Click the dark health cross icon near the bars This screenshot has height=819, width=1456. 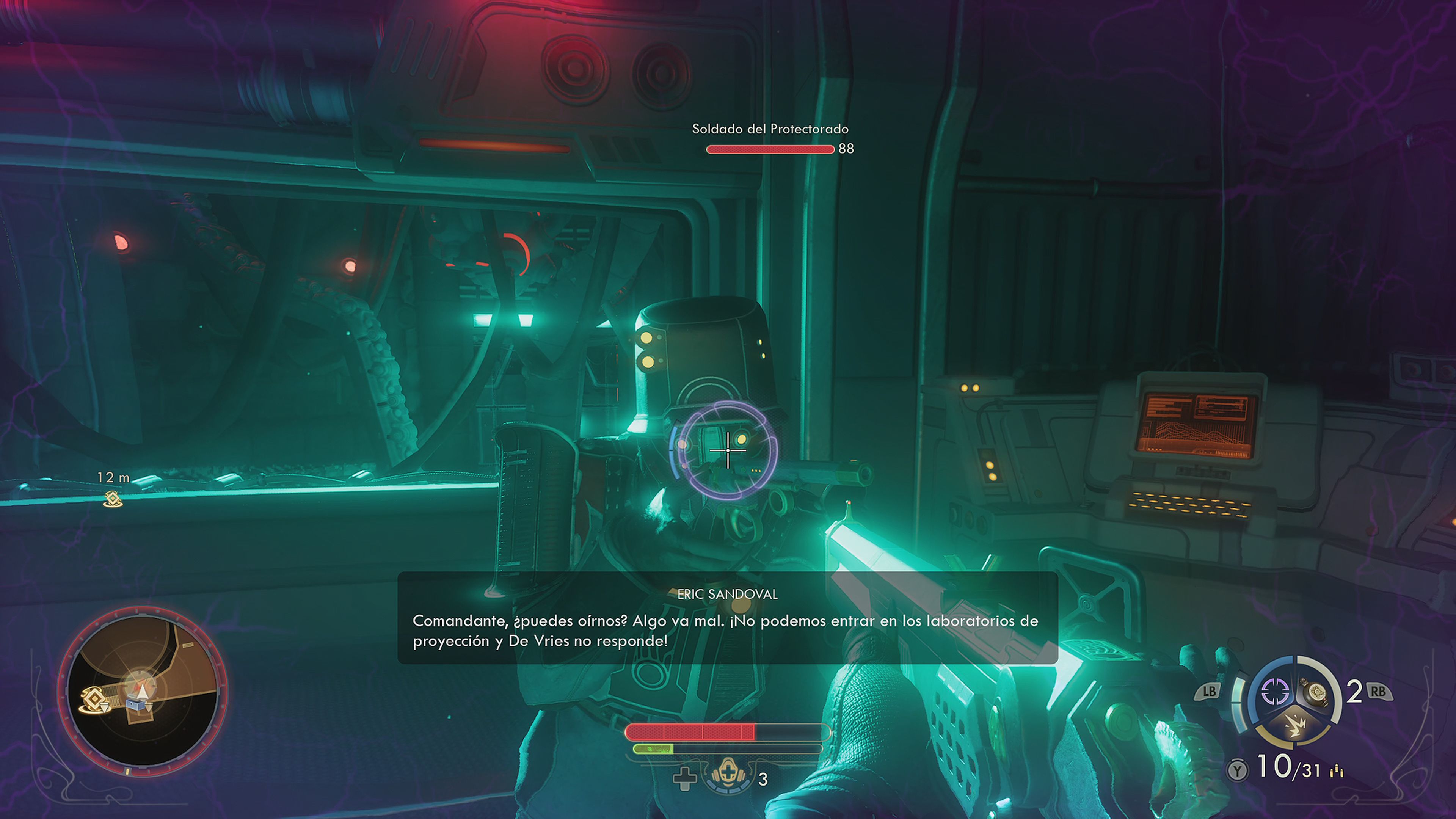coord(685,779)
